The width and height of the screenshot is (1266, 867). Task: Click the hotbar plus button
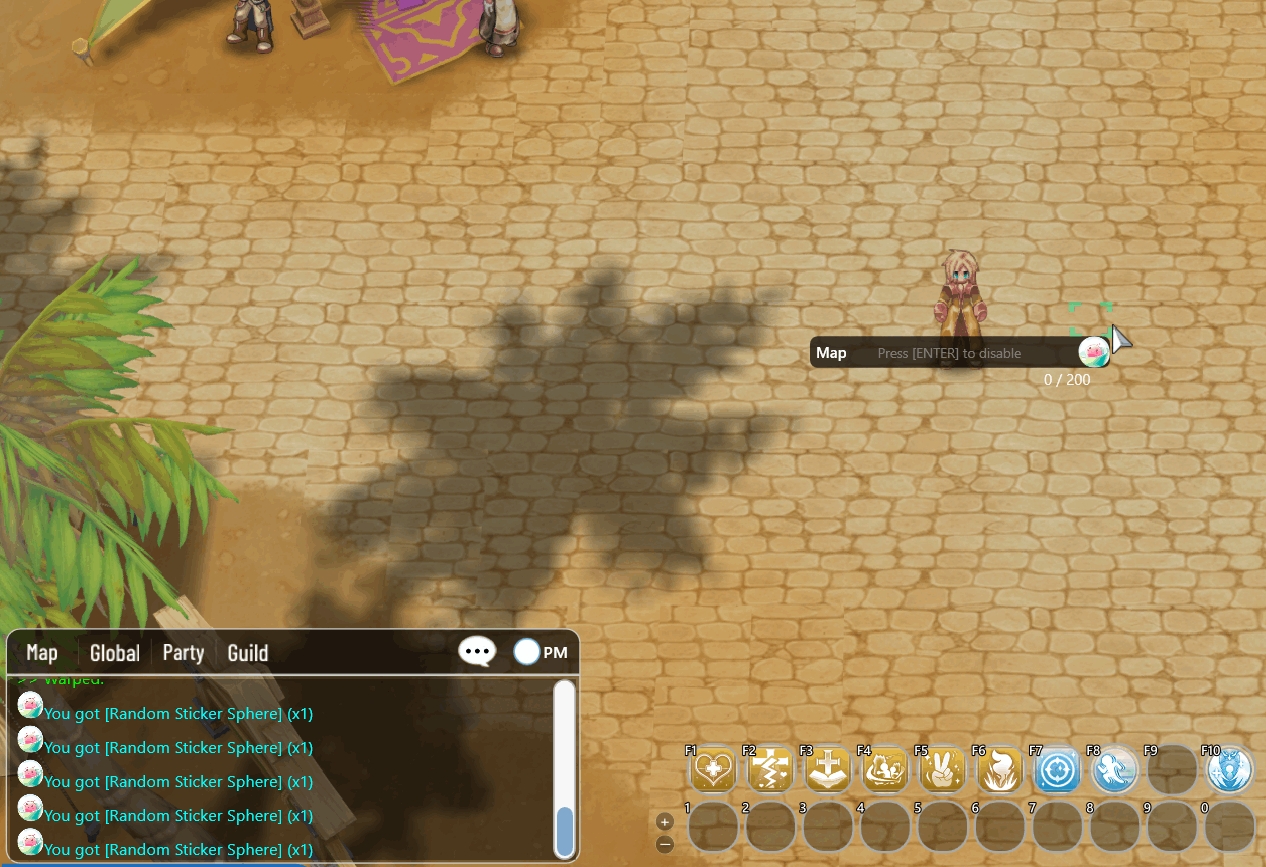[665, 821]
